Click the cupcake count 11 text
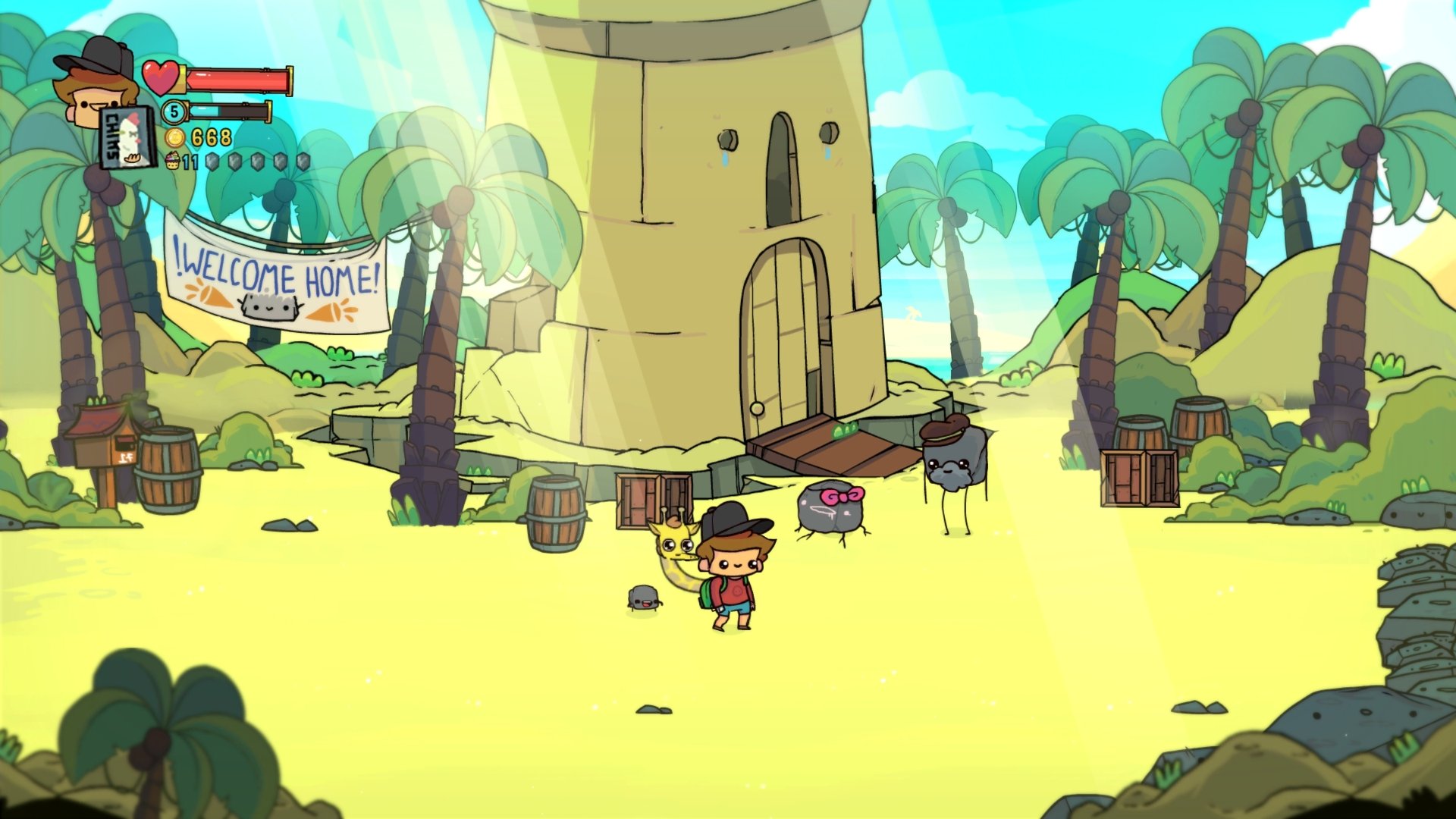 point(191,161)
